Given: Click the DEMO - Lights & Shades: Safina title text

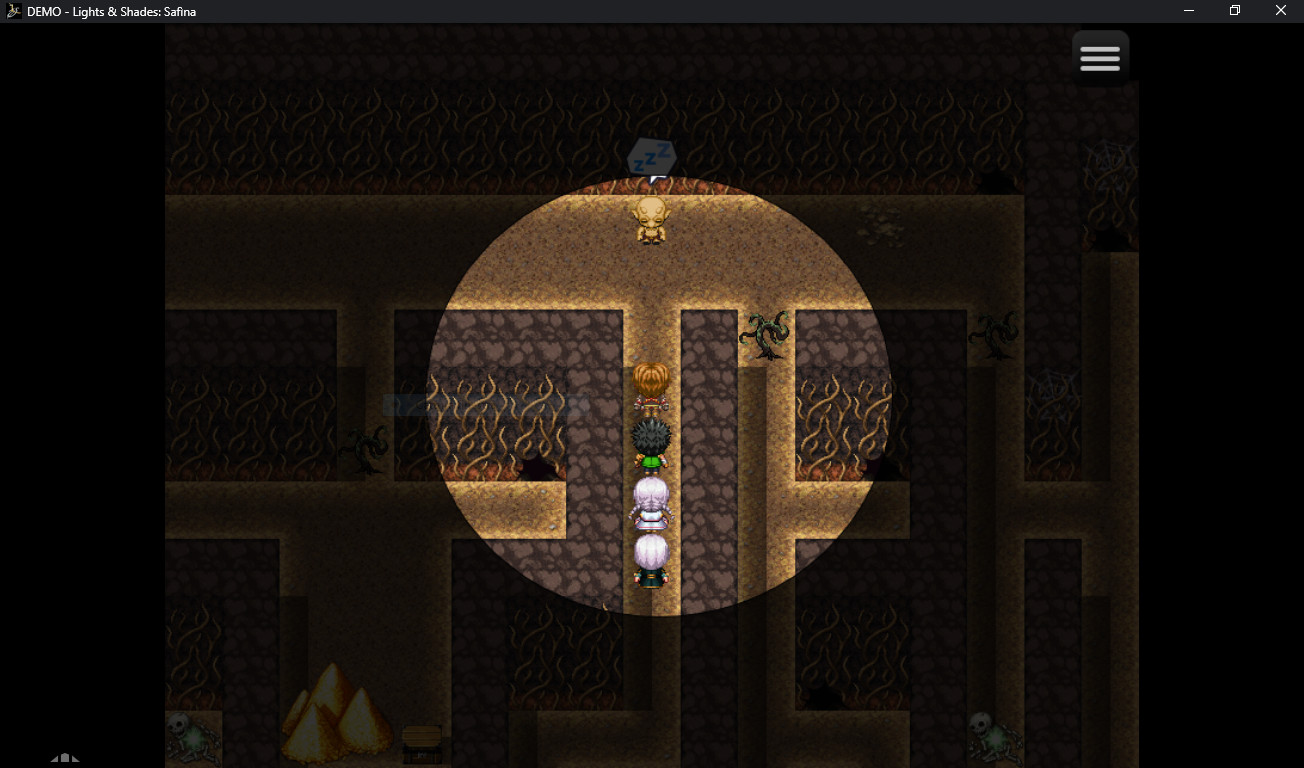Looking at the screenshot, I should tap(110, 11).
